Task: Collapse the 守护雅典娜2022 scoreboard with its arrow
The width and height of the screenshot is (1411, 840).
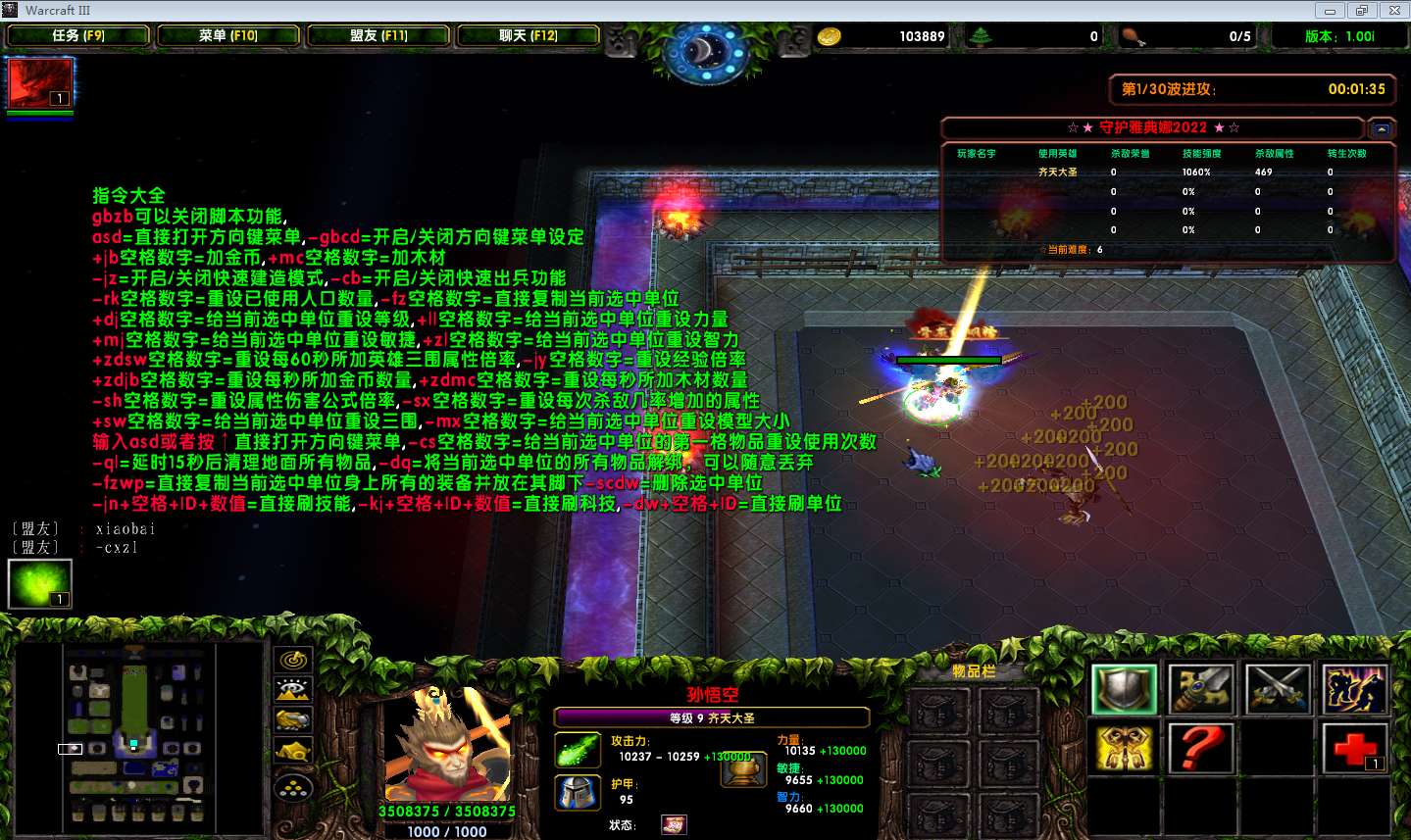Action: click(x=1381, y=128)
